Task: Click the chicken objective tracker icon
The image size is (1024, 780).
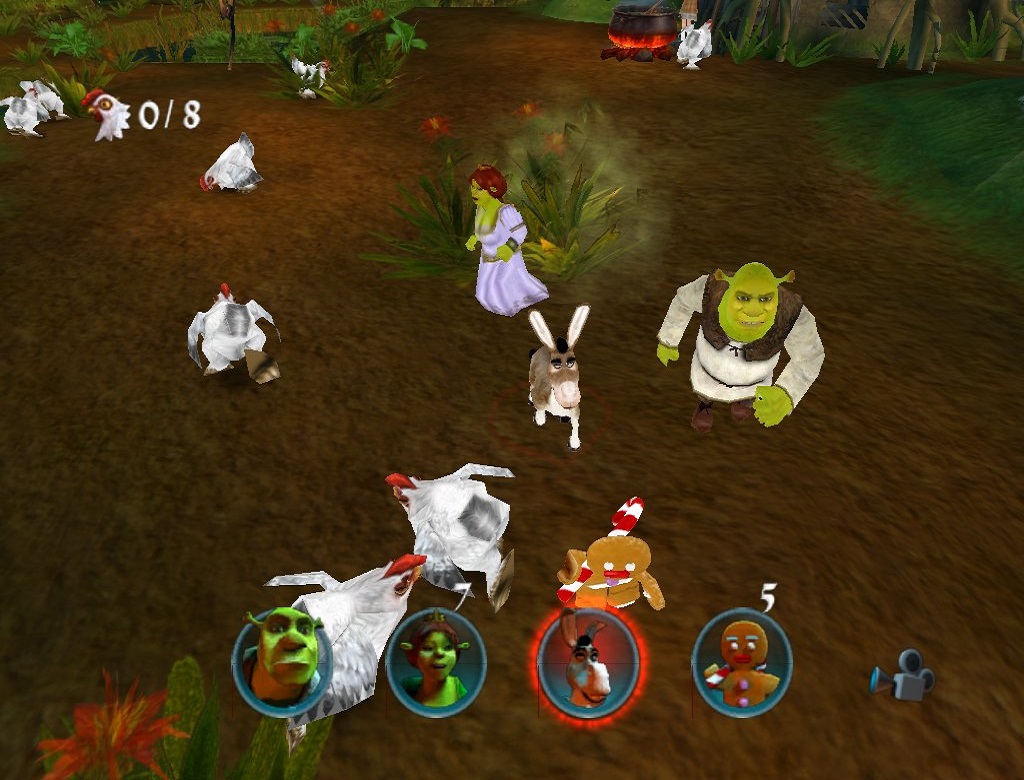Action: pos(106,114)
